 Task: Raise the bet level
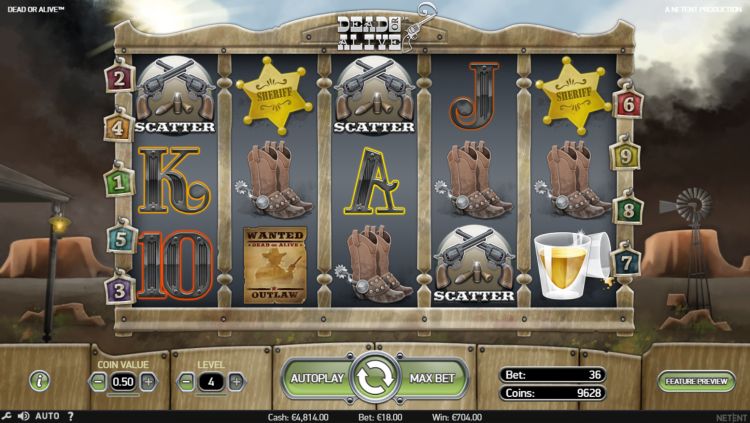pyautogui.click(x=236, y=381)
